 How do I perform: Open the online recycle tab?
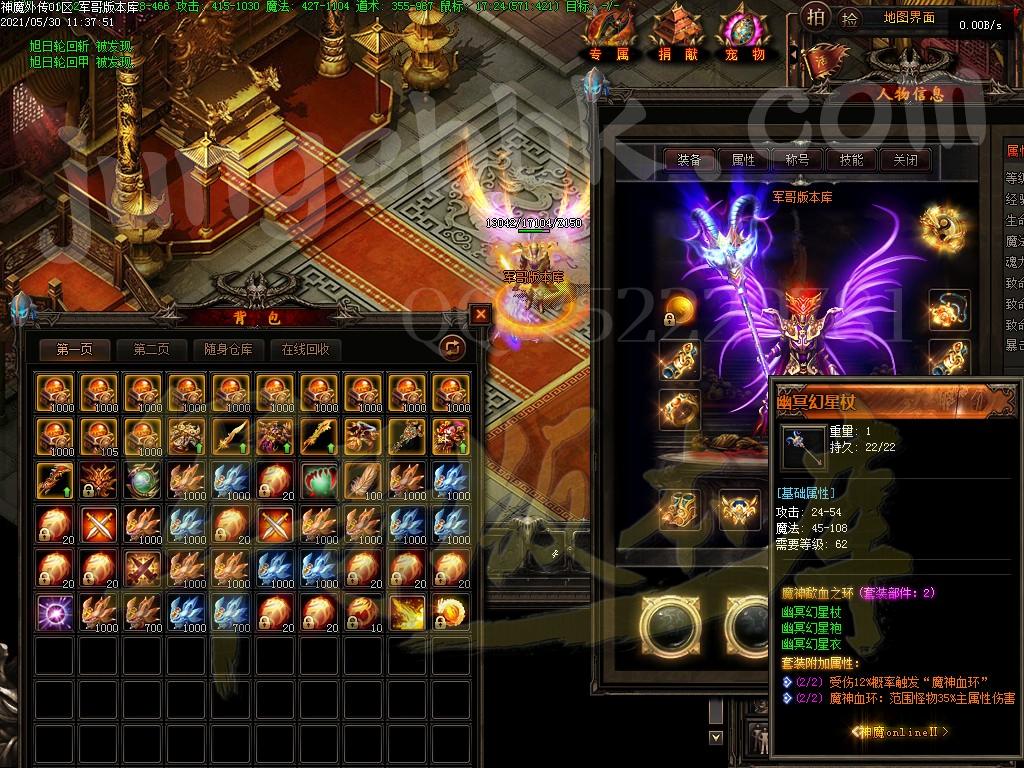tap(305, 349)
